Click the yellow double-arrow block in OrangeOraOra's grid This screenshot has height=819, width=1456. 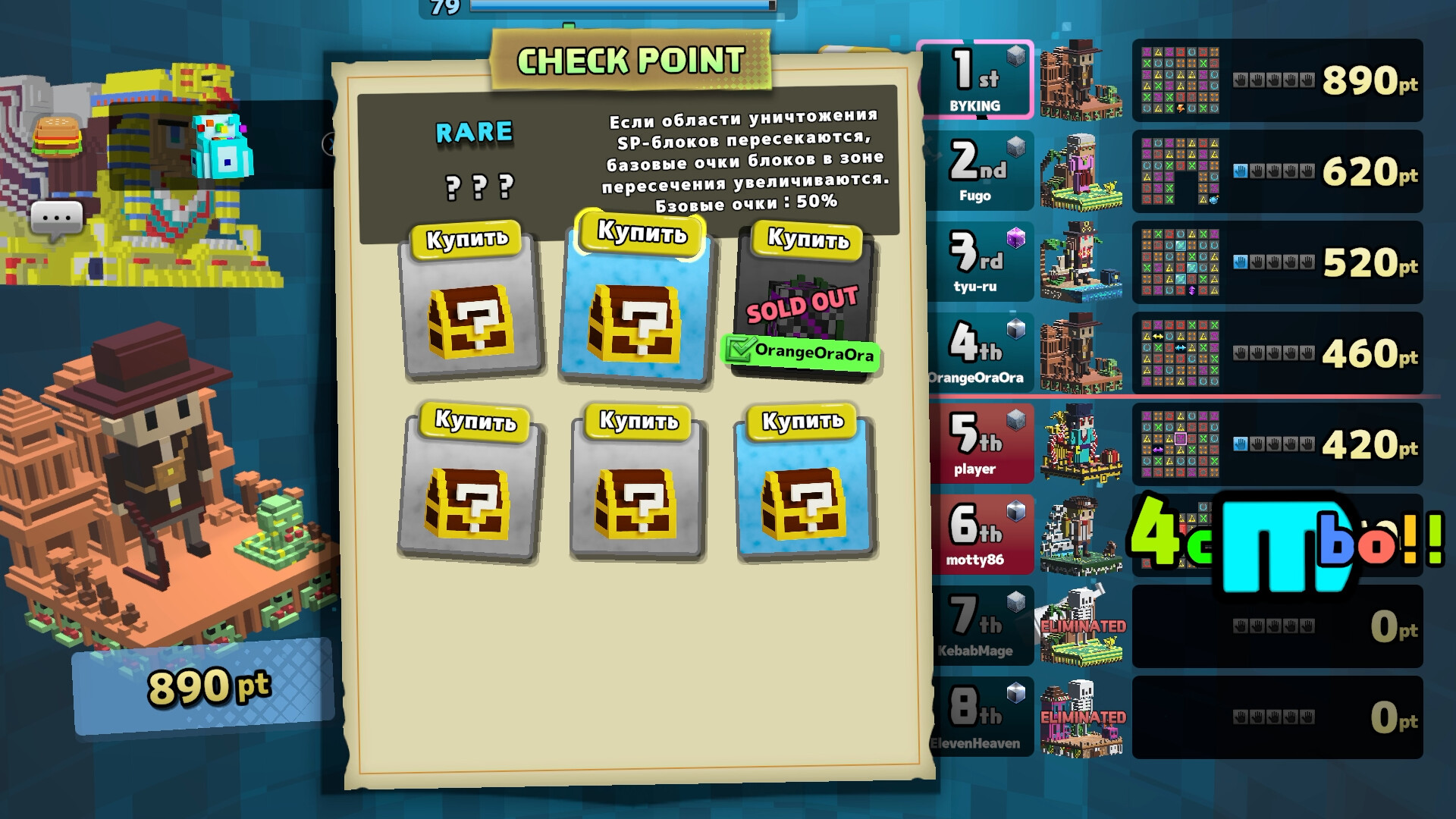tap(1157, 337)
